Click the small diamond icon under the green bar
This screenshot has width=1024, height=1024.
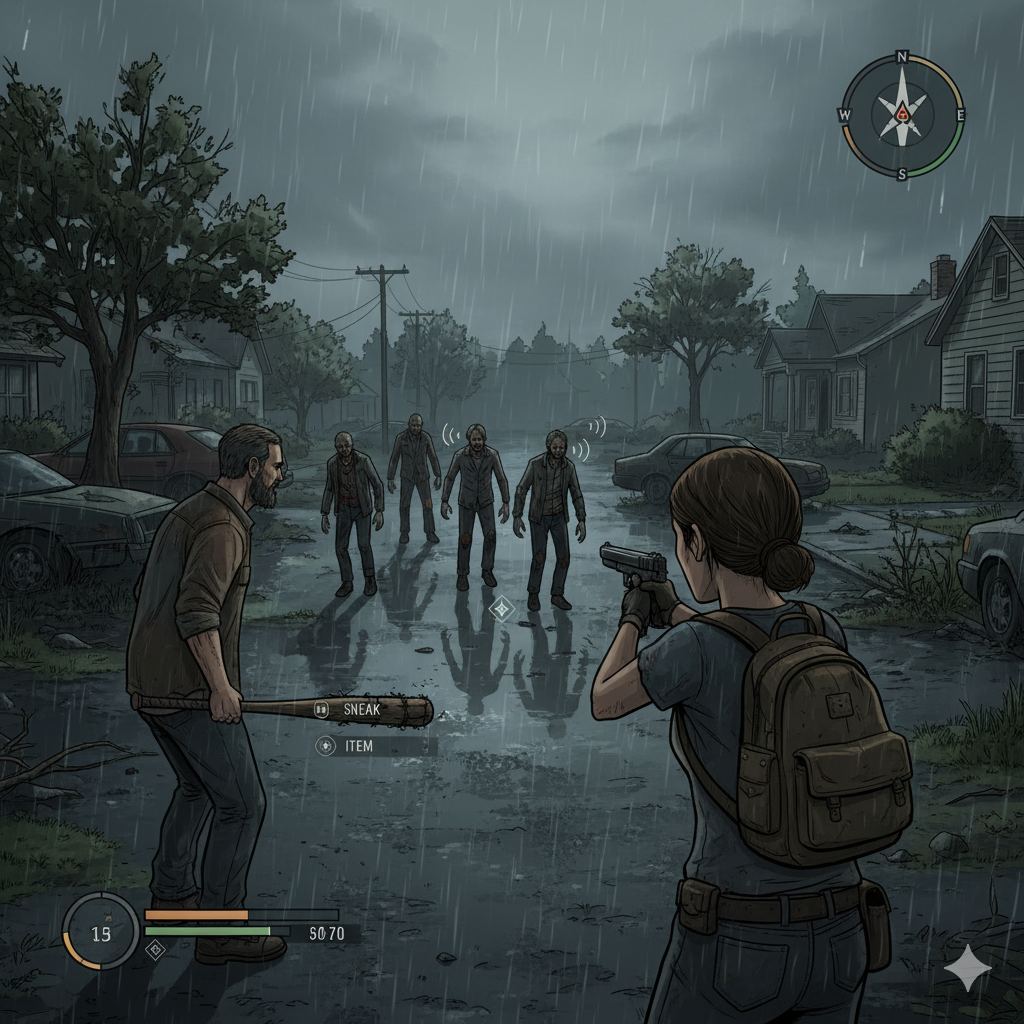point(155,949)
